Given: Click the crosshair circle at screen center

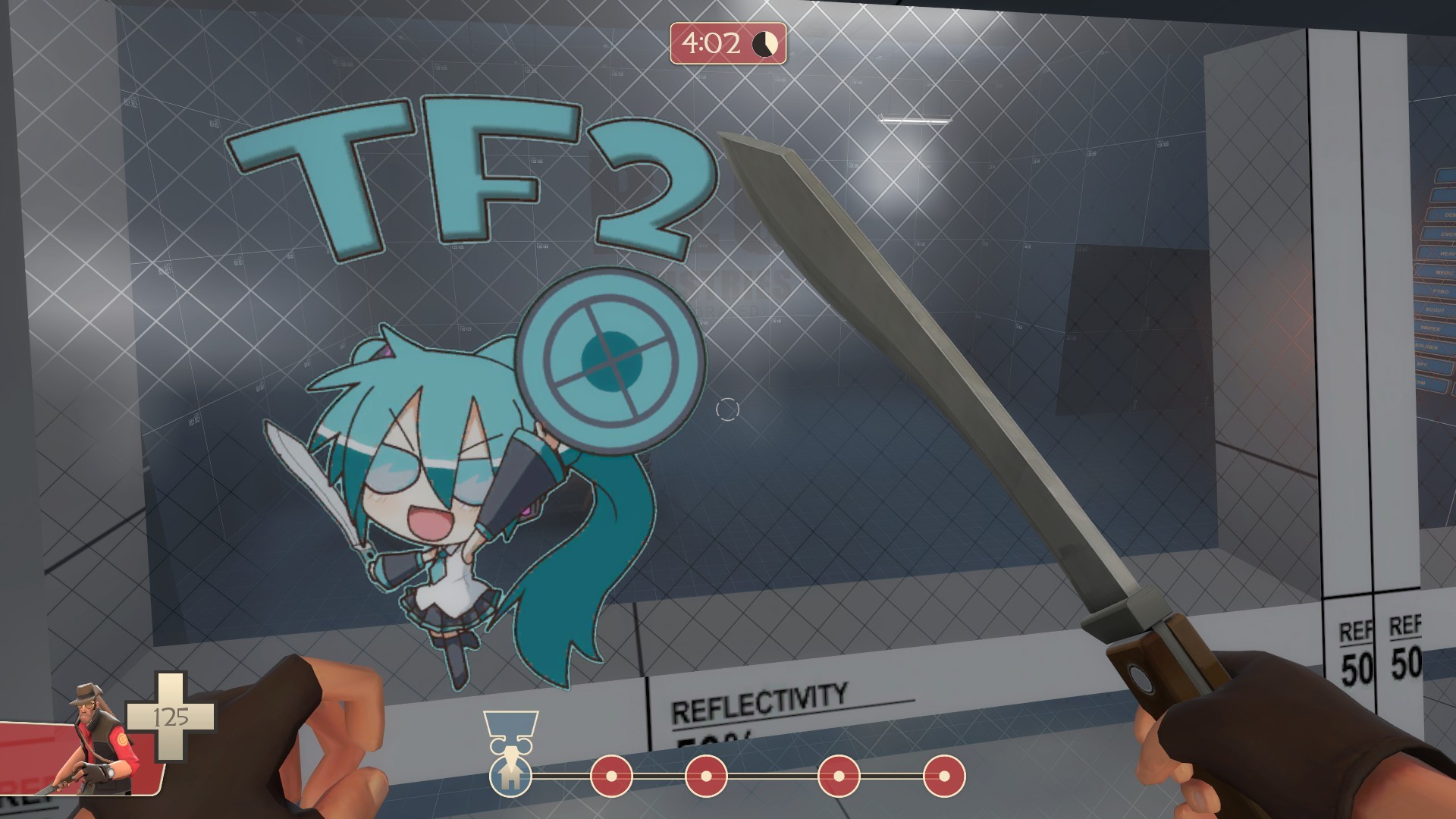Looking at the screenshot, I should [x=727, y=409].
